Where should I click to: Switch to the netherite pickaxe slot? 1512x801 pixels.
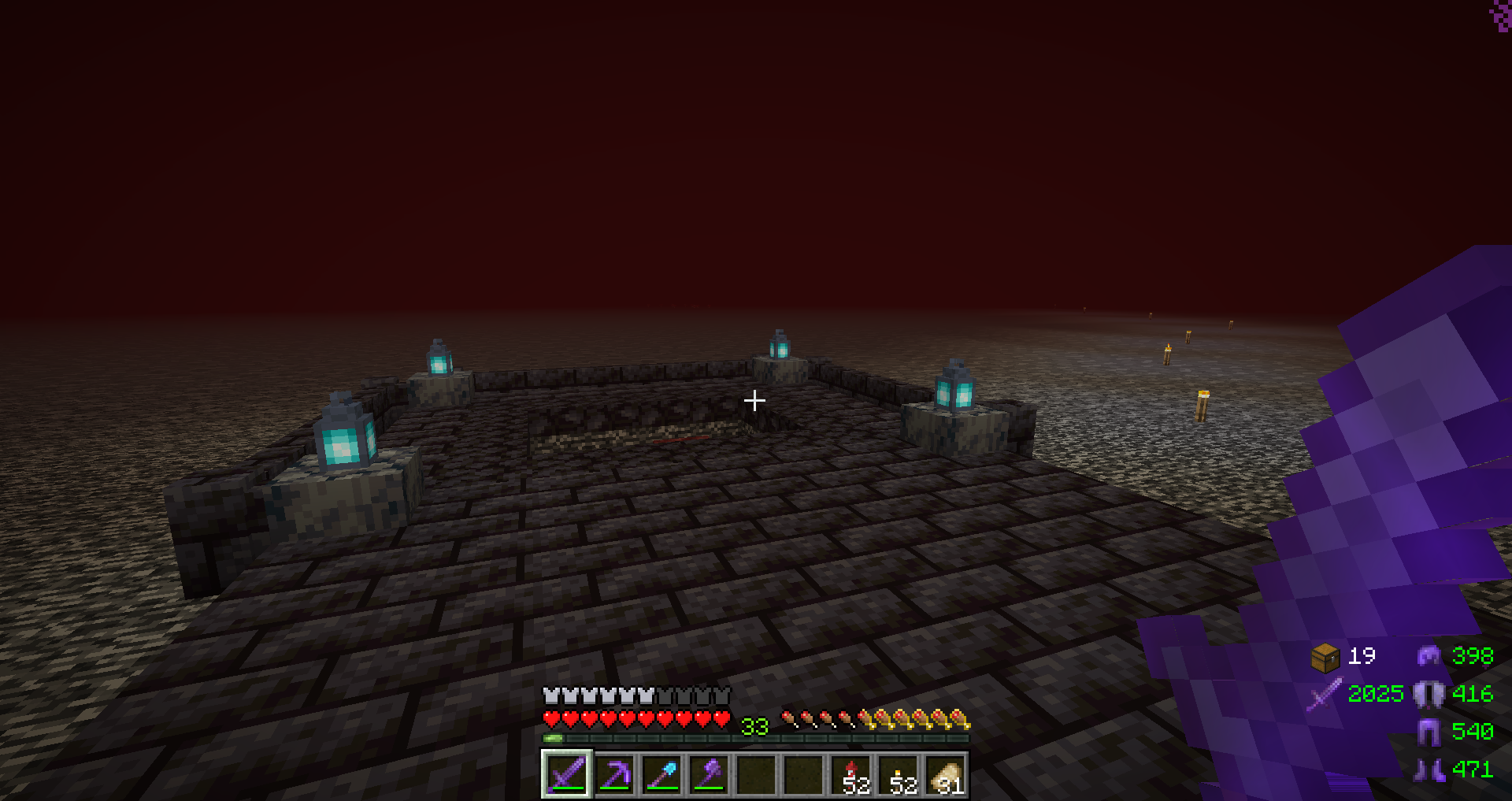pyautogui.click(x=614, y=774)
